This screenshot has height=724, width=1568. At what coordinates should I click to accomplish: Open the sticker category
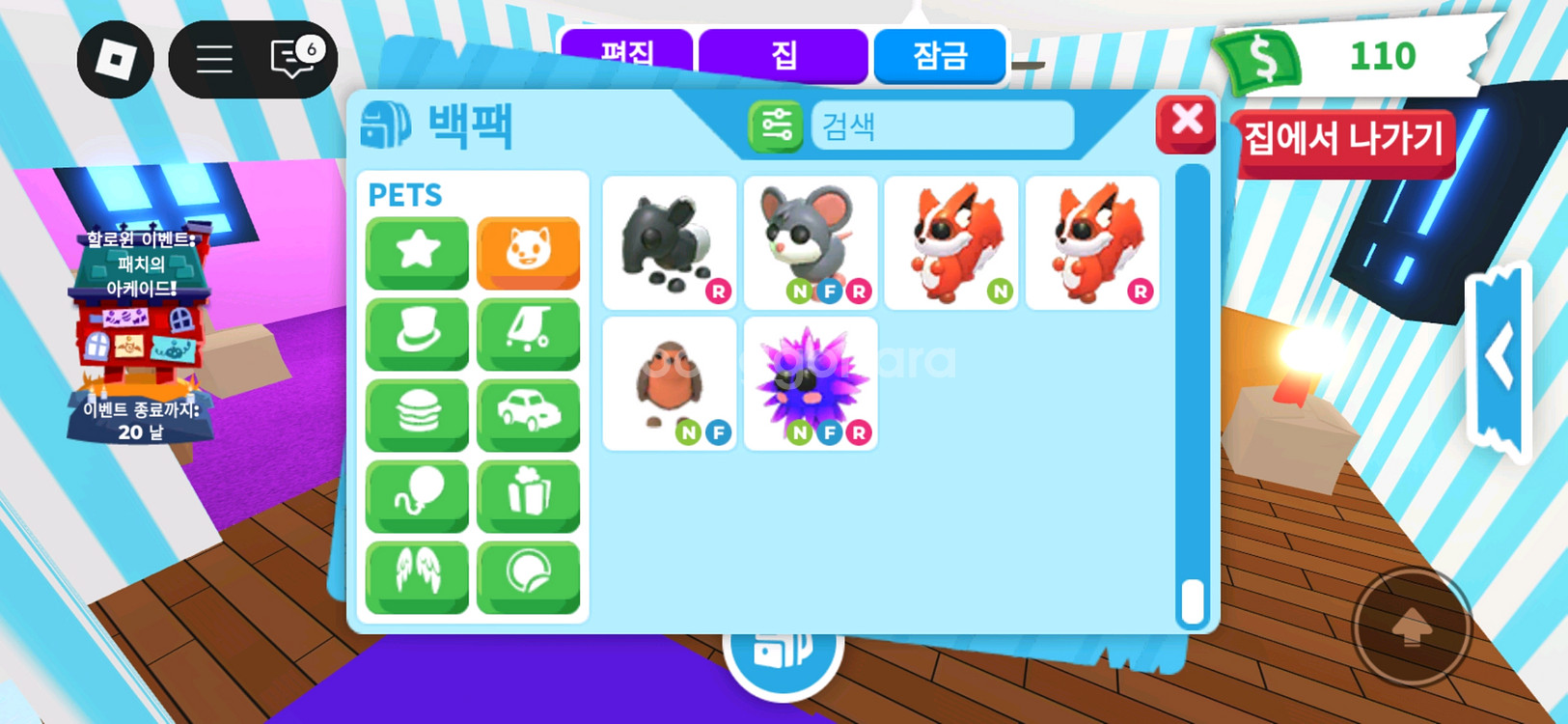[x=528, y=575]
